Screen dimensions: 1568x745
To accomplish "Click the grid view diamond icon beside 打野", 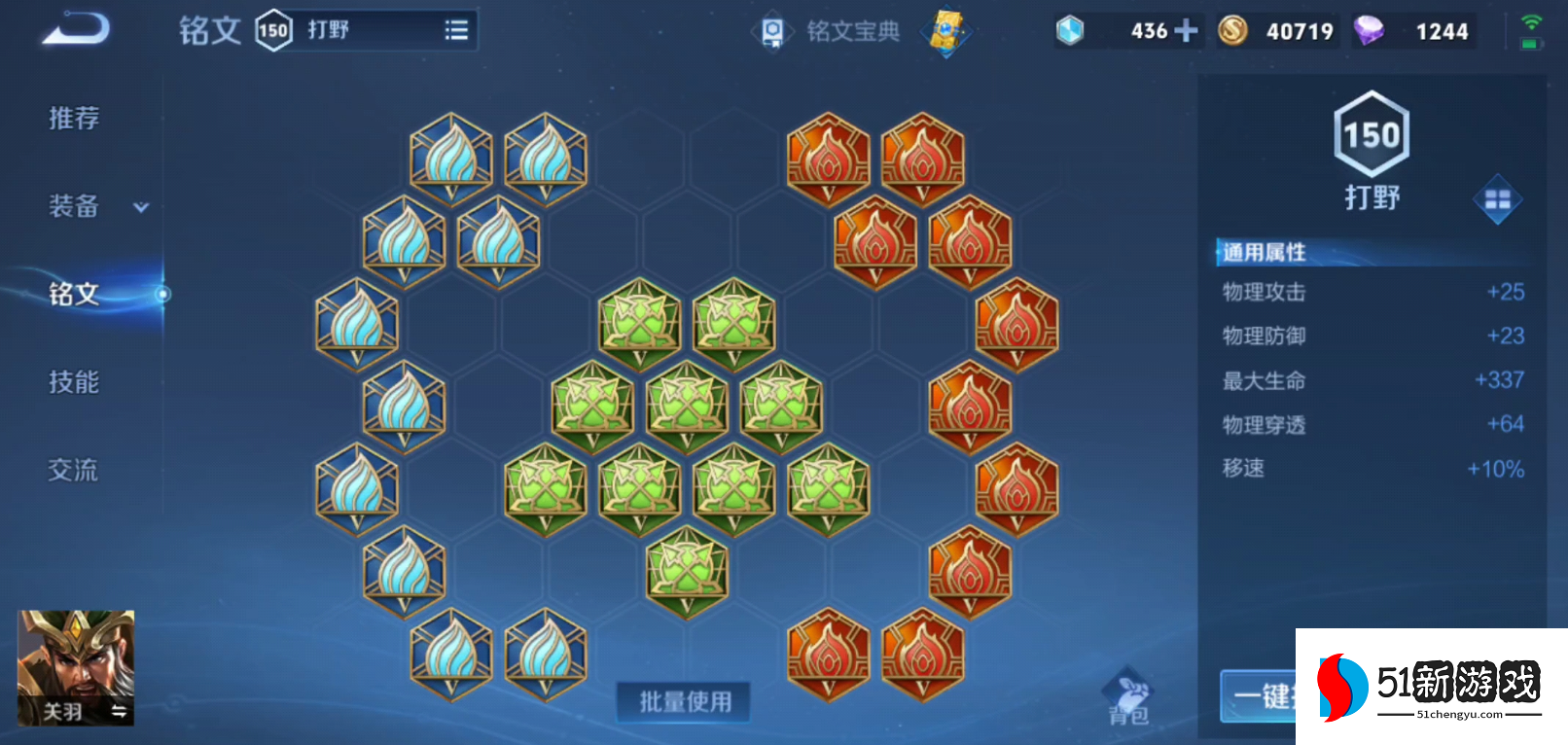I will (x=1496, y=199).
